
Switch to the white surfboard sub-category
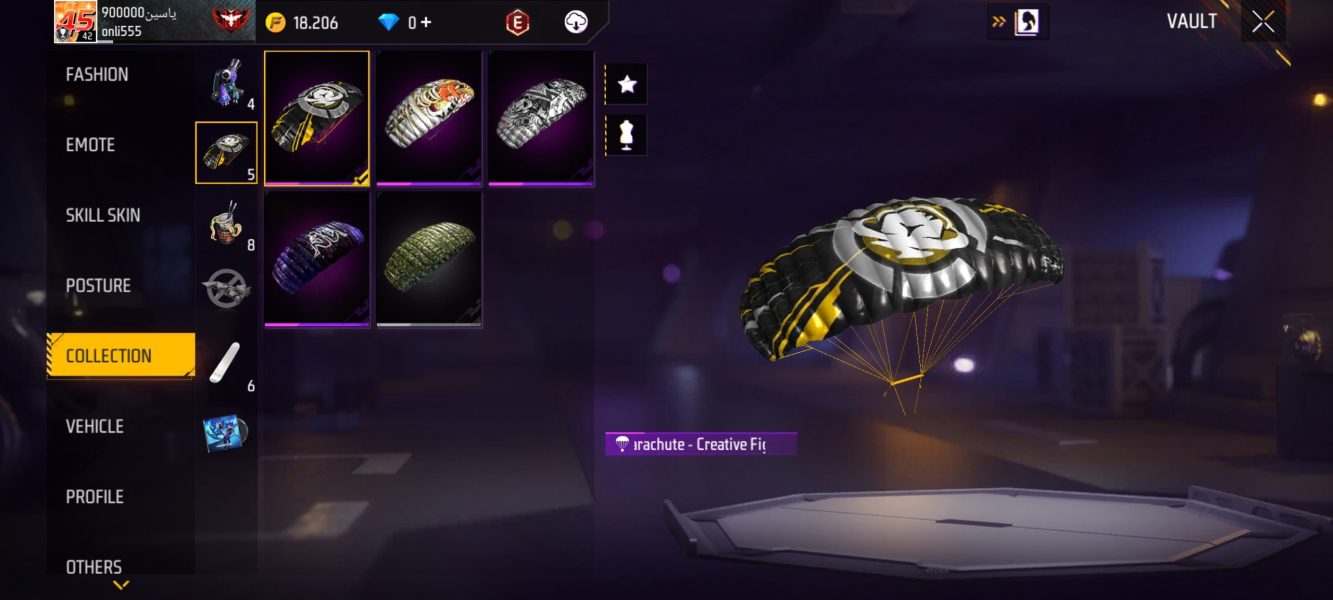pyautogui.click(x=225, y=364)
